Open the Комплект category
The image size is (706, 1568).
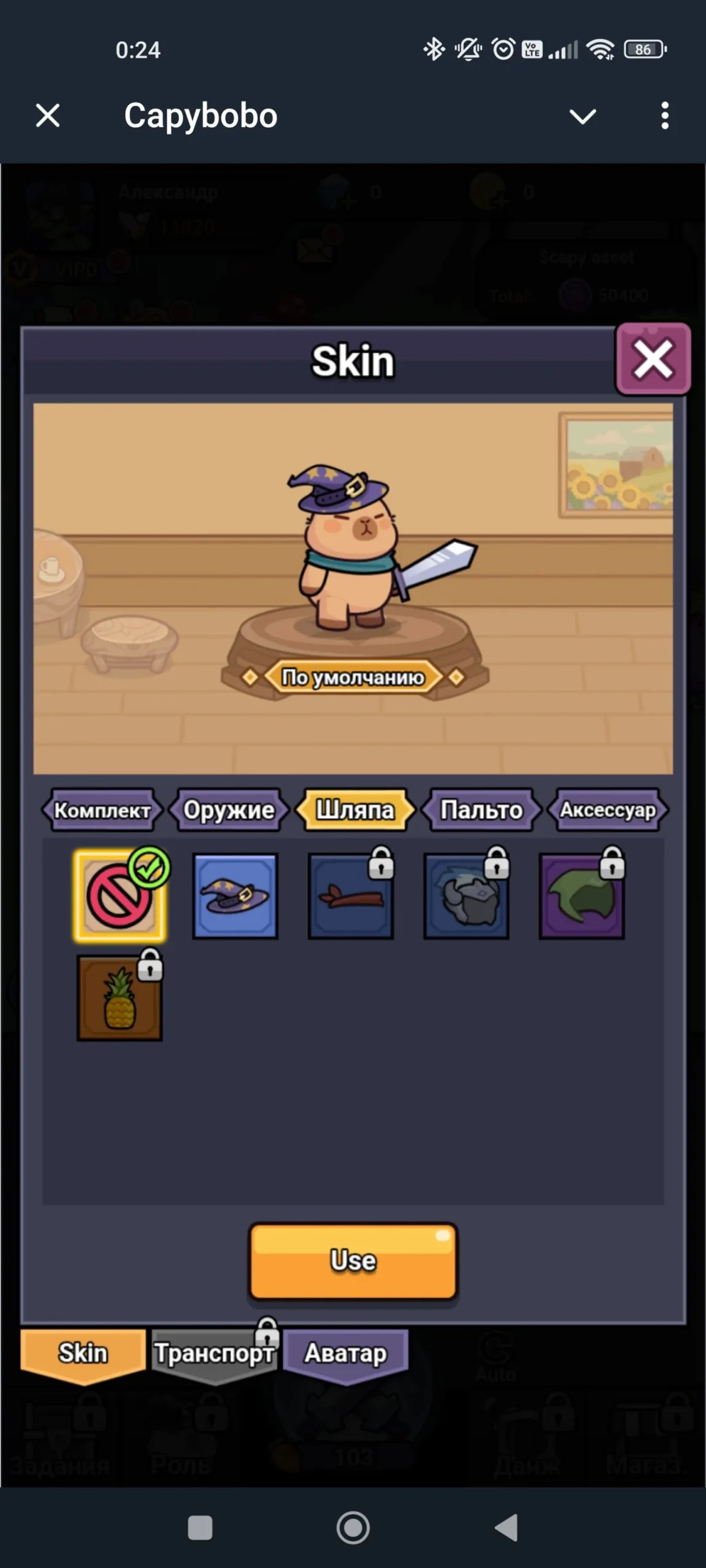tap(102, 810)
